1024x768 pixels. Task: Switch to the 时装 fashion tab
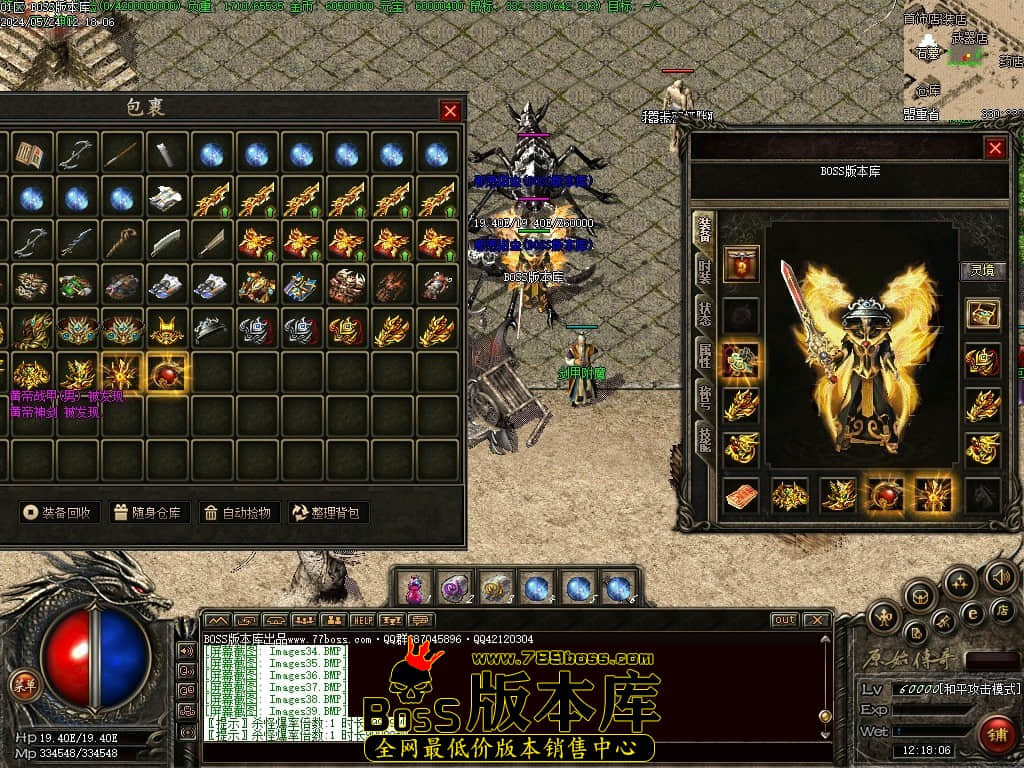704,272
